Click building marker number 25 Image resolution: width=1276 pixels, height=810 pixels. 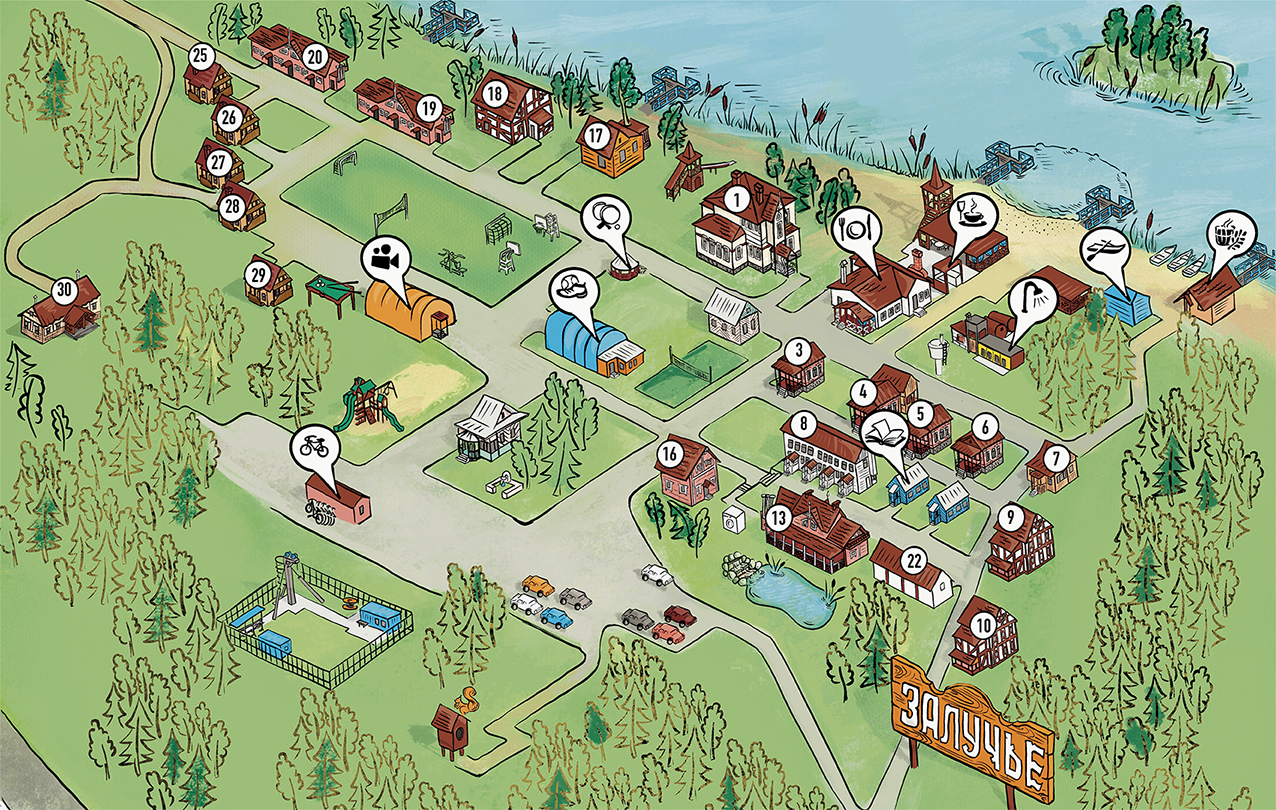point(201,56)
